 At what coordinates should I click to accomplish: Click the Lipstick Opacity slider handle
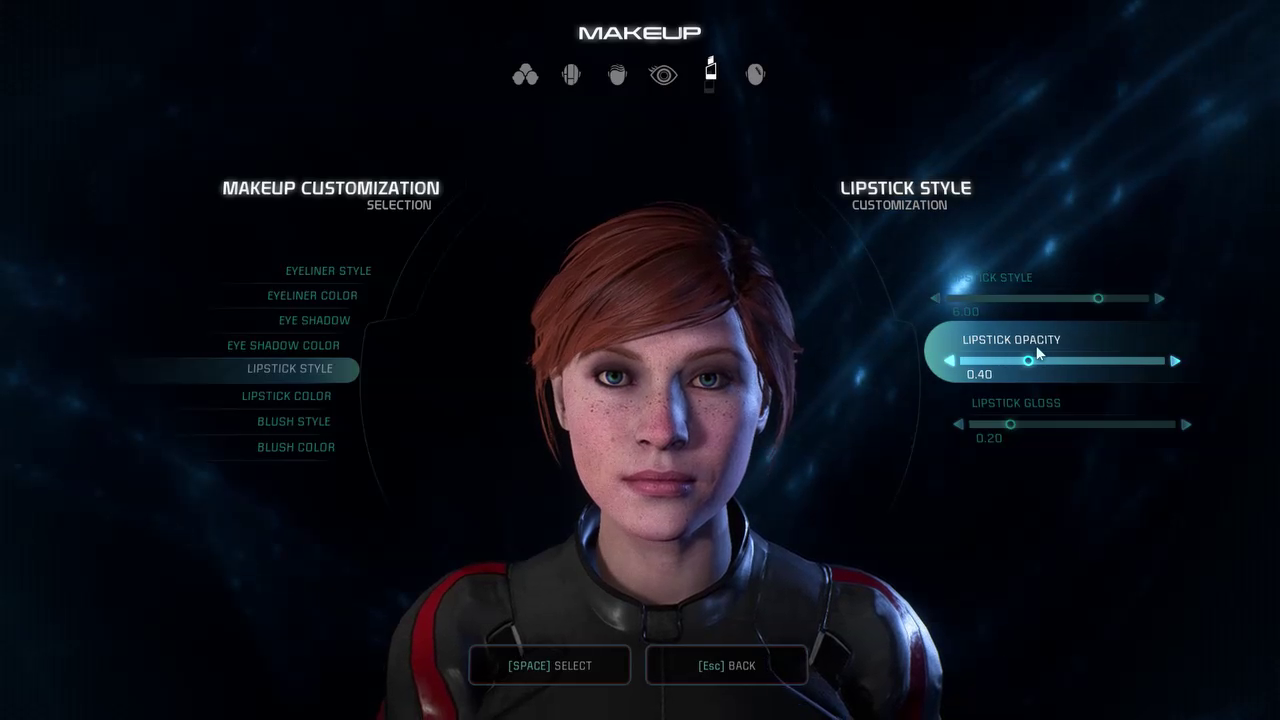point(1028,361)
